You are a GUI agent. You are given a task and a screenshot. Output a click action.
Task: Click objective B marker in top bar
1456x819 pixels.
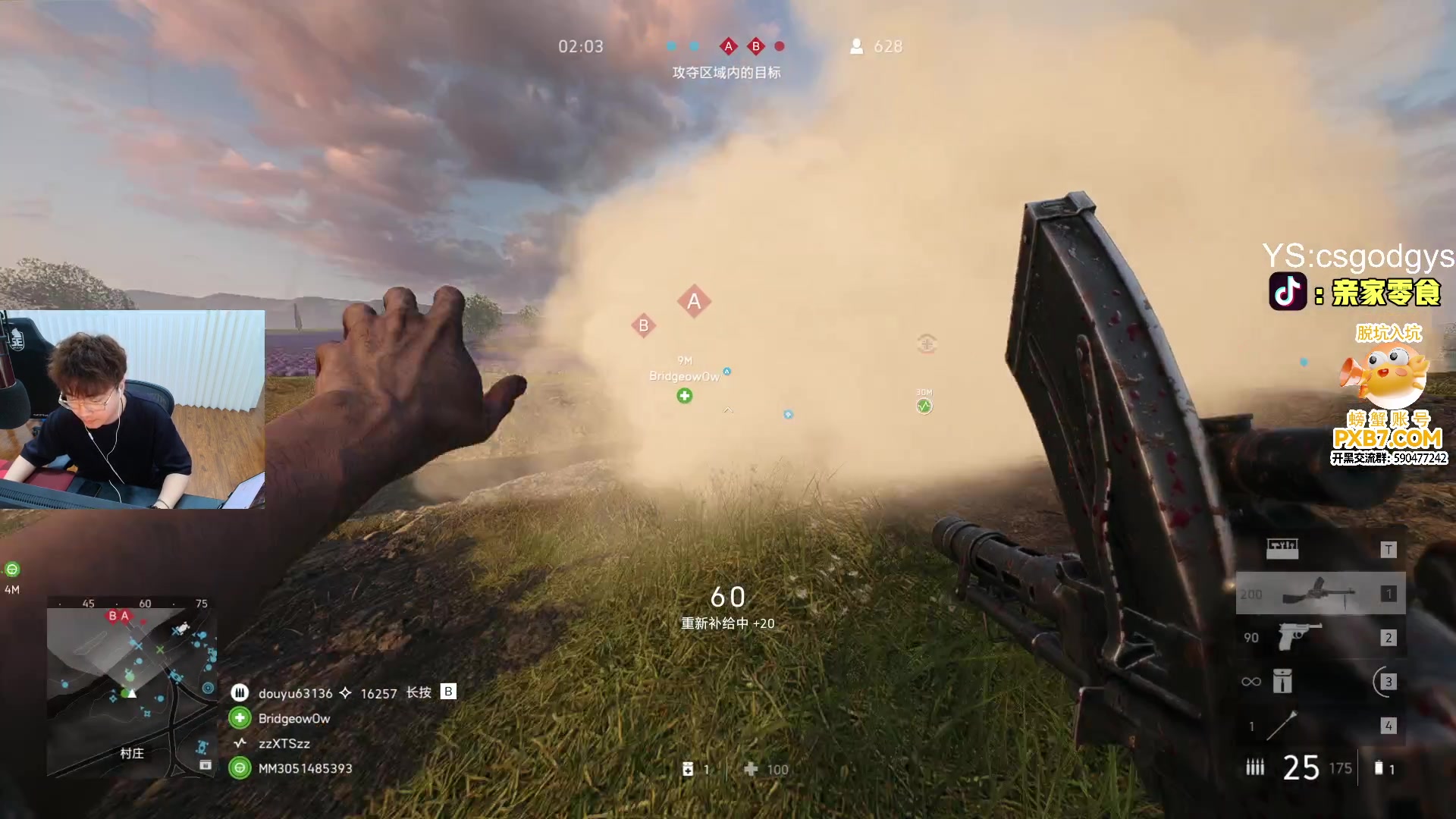click(x=755, y=46)
